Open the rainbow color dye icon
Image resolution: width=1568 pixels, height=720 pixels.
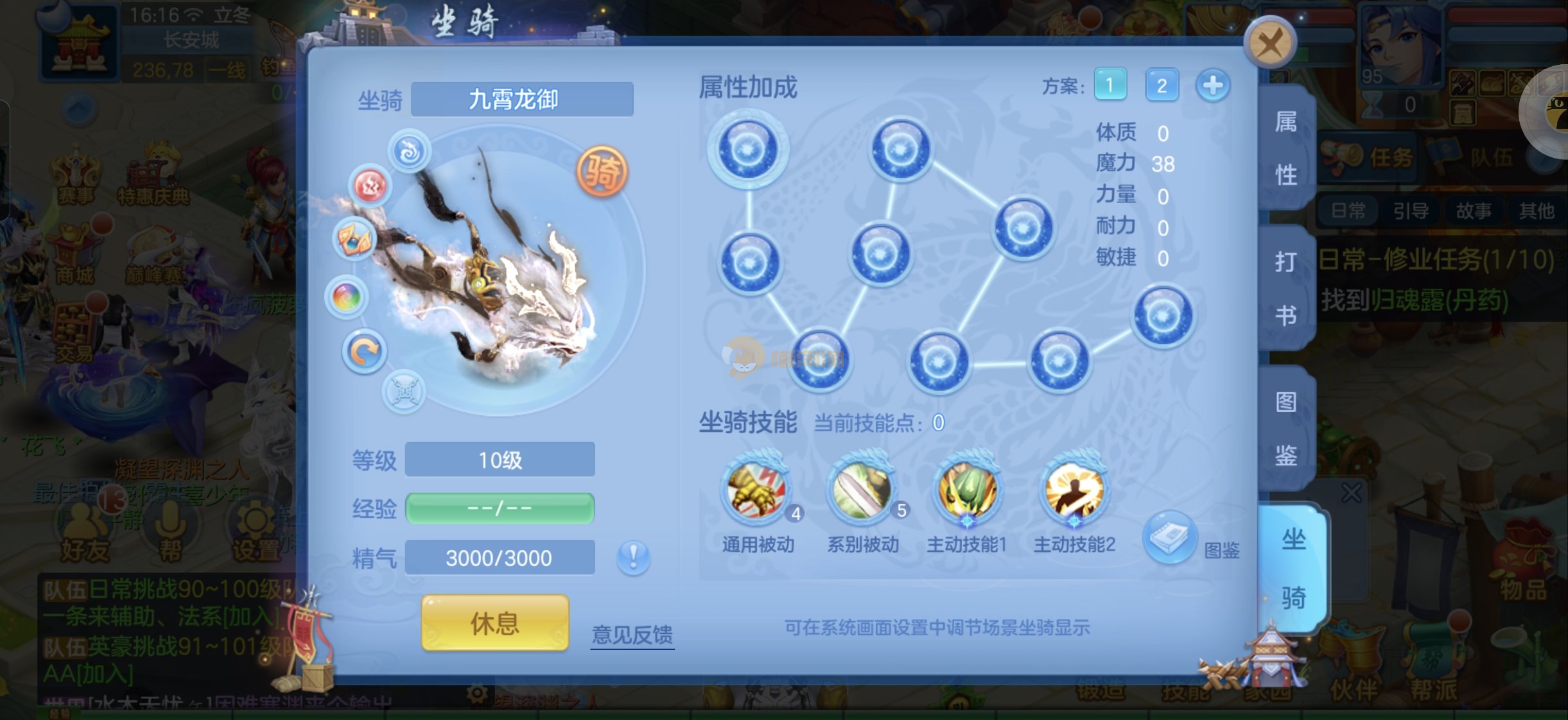tap(347, 297)
